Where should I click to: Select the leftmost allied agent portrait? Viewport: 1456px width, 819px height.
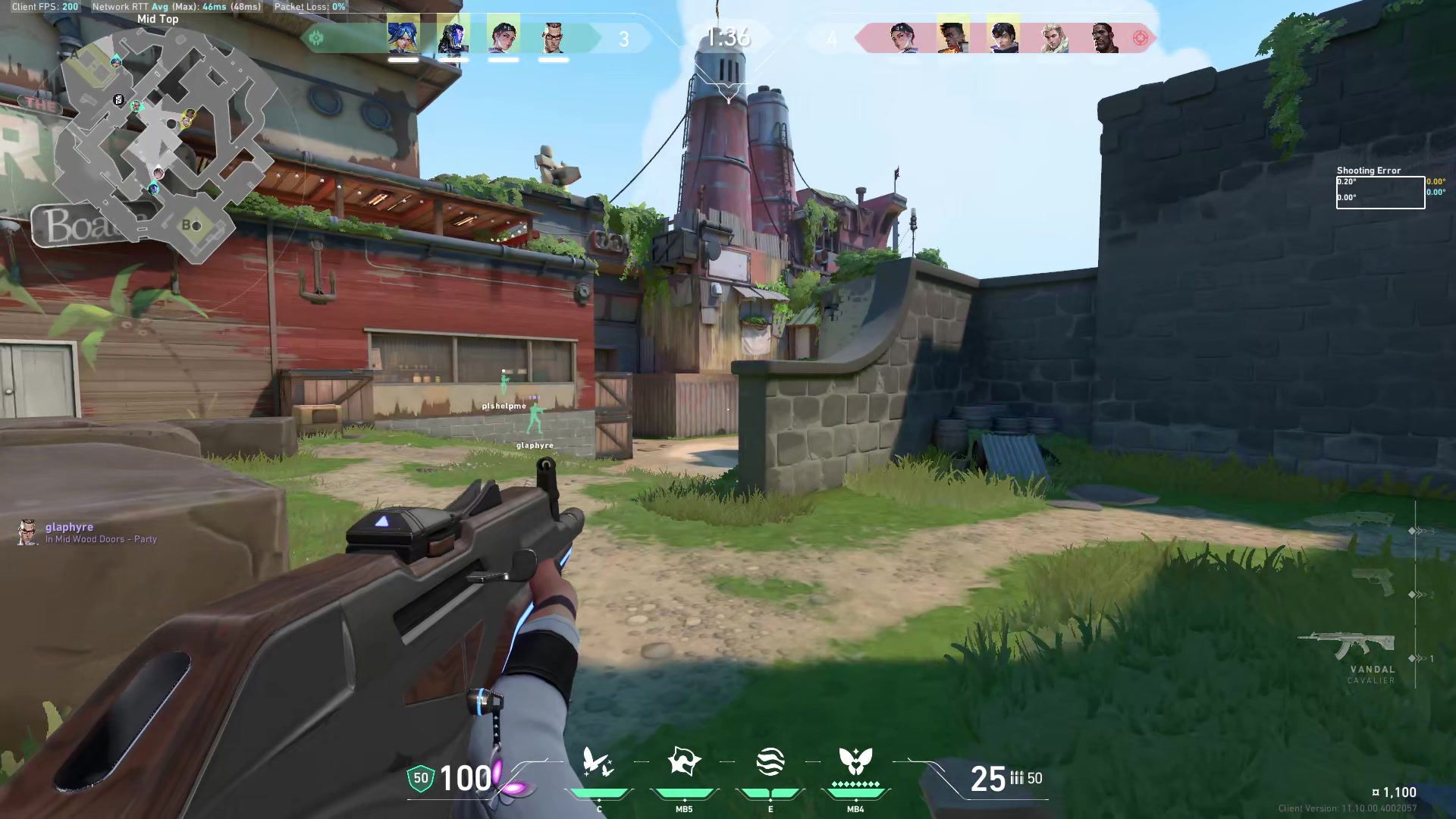[x=402, y=36]
